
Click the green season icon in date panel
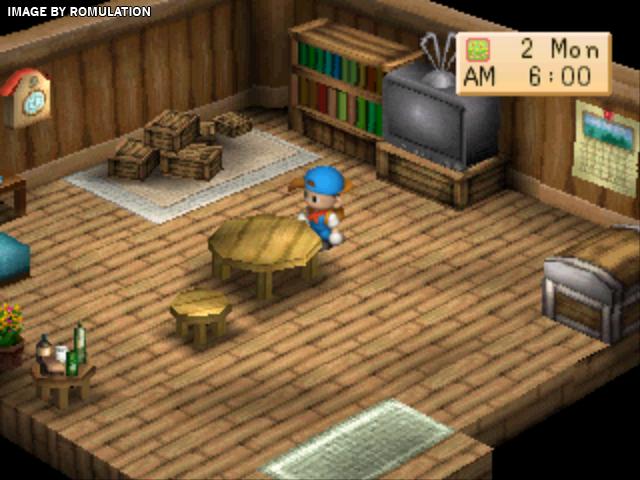(x=478, y=50)
